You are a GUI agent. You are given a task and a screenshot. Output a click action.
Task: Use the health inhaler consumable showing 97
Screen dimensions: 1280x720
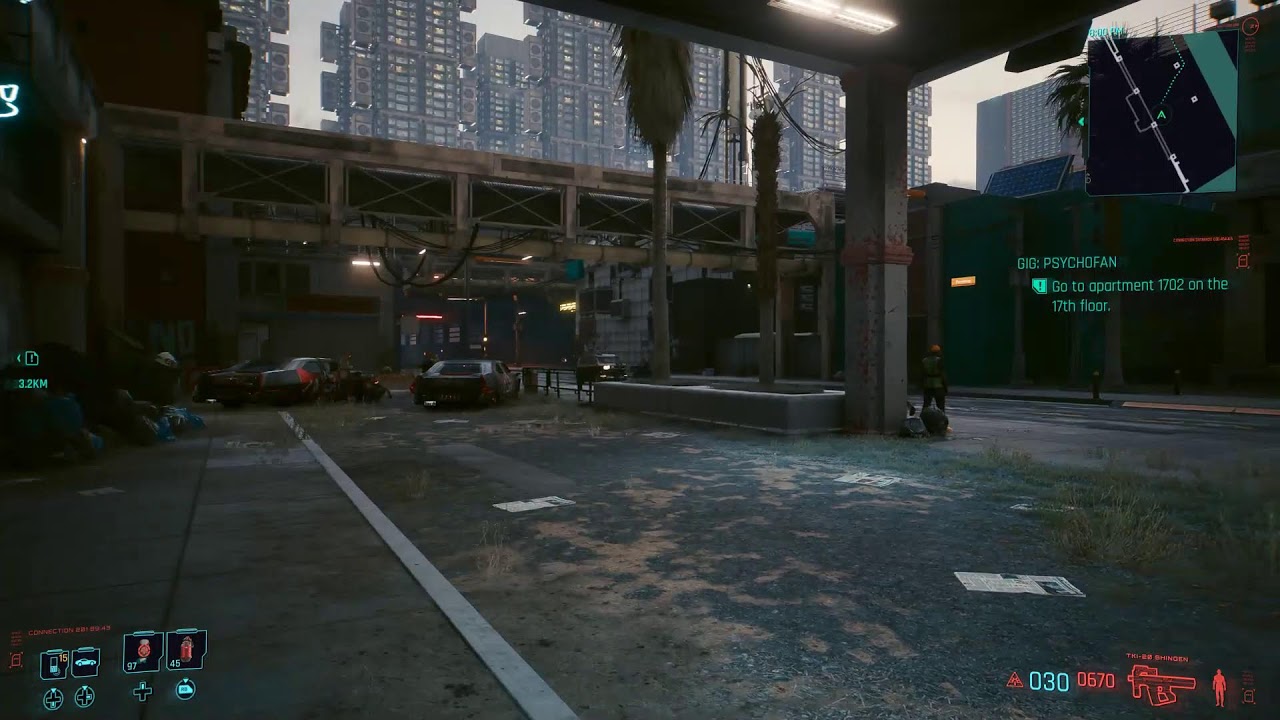142,653
